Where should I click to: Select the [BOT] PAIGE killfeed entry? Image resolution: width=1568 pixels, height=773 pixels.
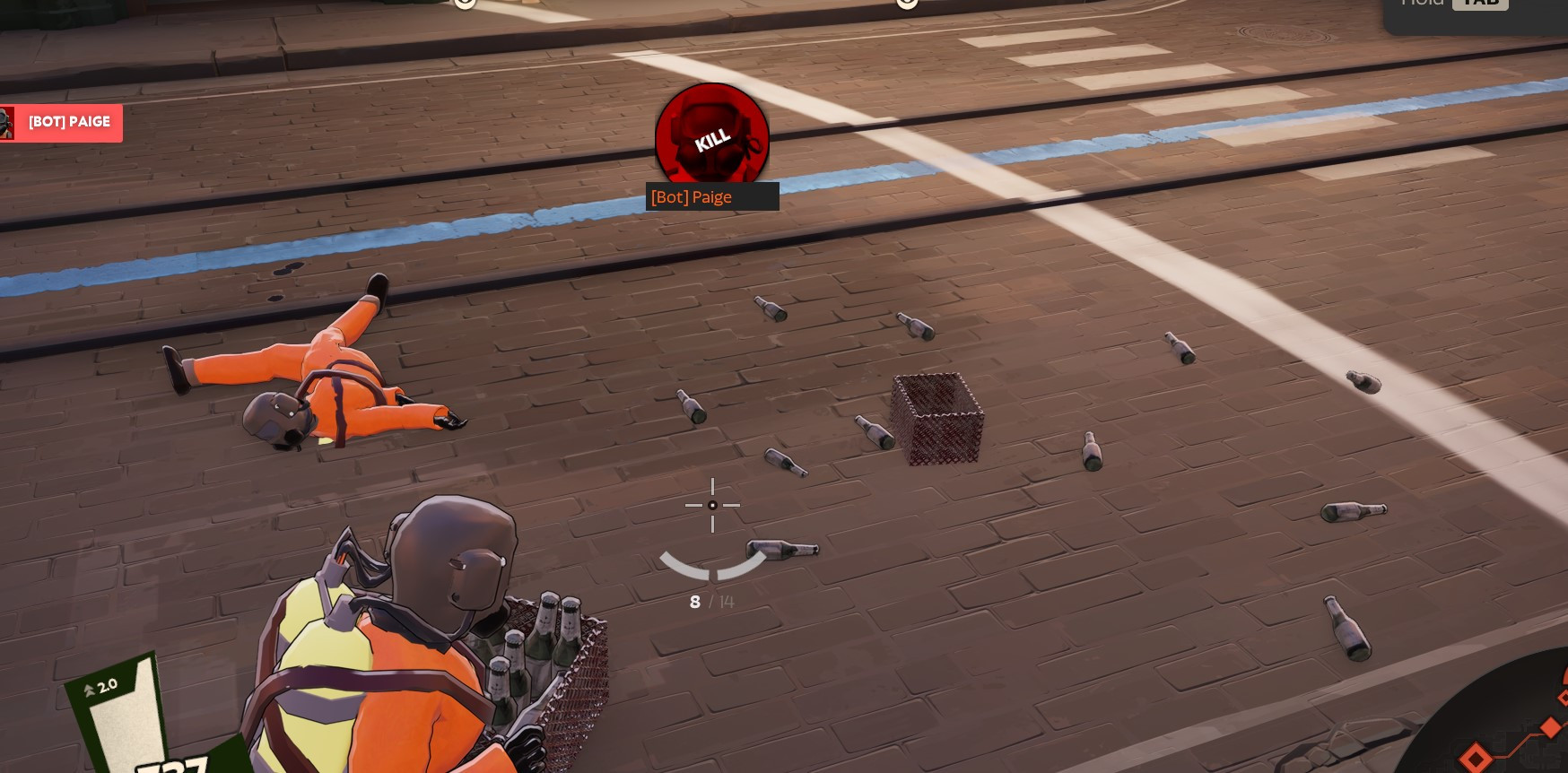(x=69, y=123)
